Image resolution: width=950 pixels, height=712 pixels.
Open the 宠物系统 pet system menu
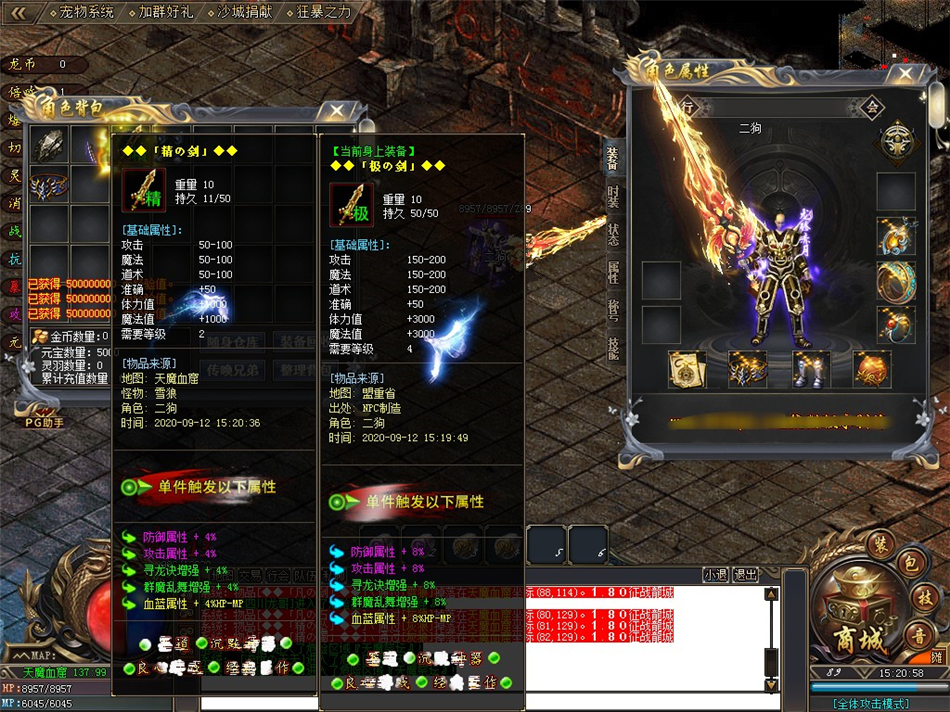(x=83, y=12)
